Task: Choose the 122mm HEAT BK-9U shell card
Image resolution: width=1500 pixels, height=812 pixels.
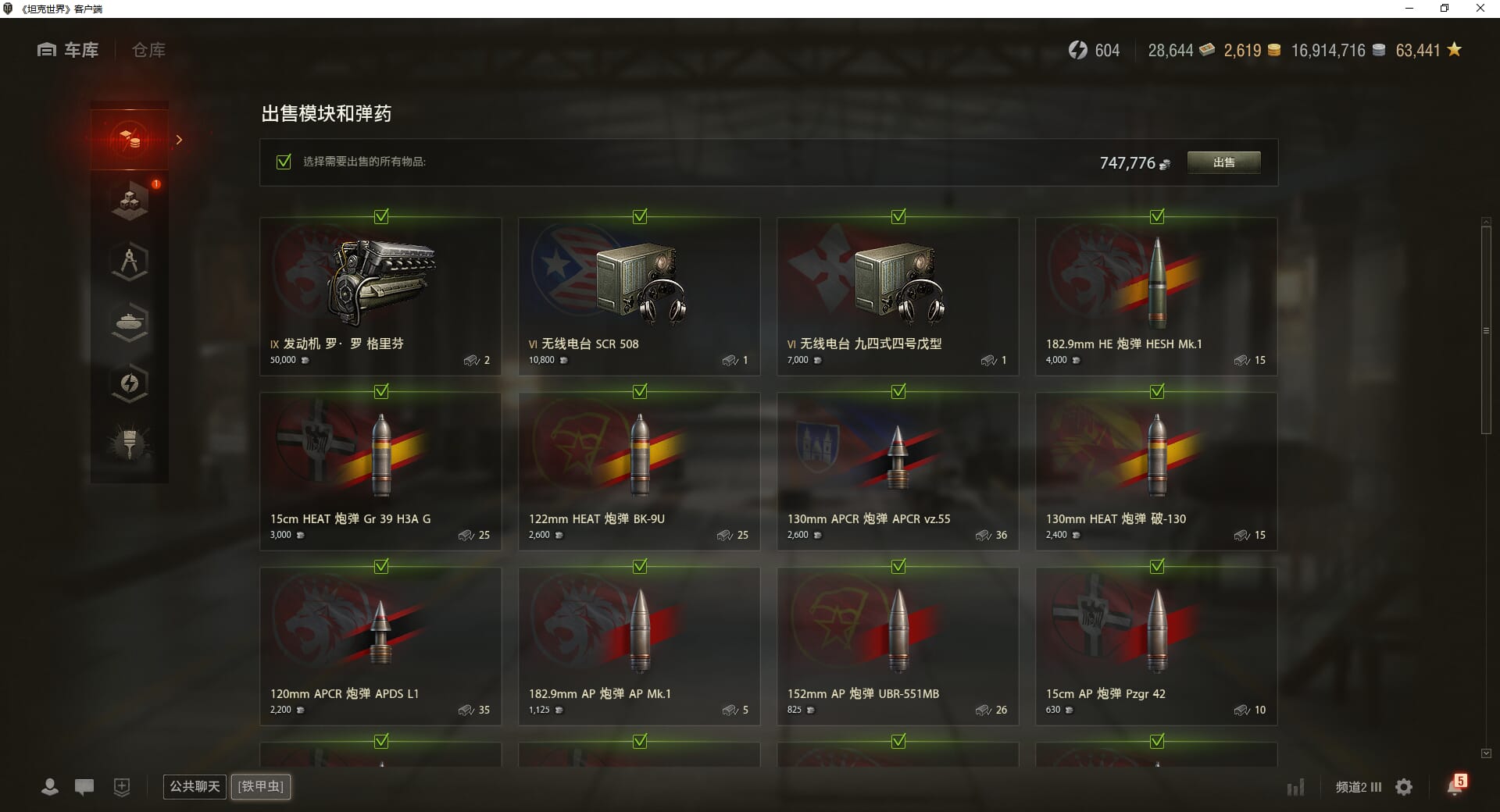Action: (x=639, y=471)
